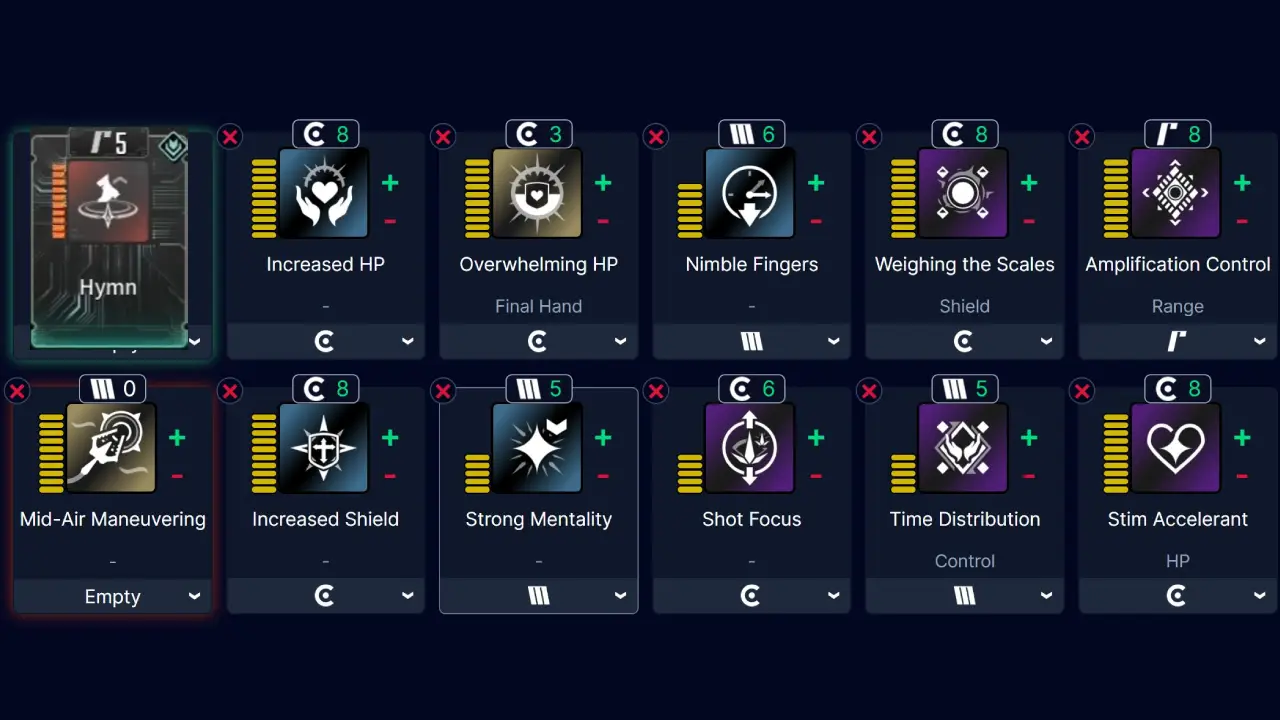This screenshot has width=1280, height=720.
Task: Remove the Nimble Fingers mod with its red X
Action: 656,137
